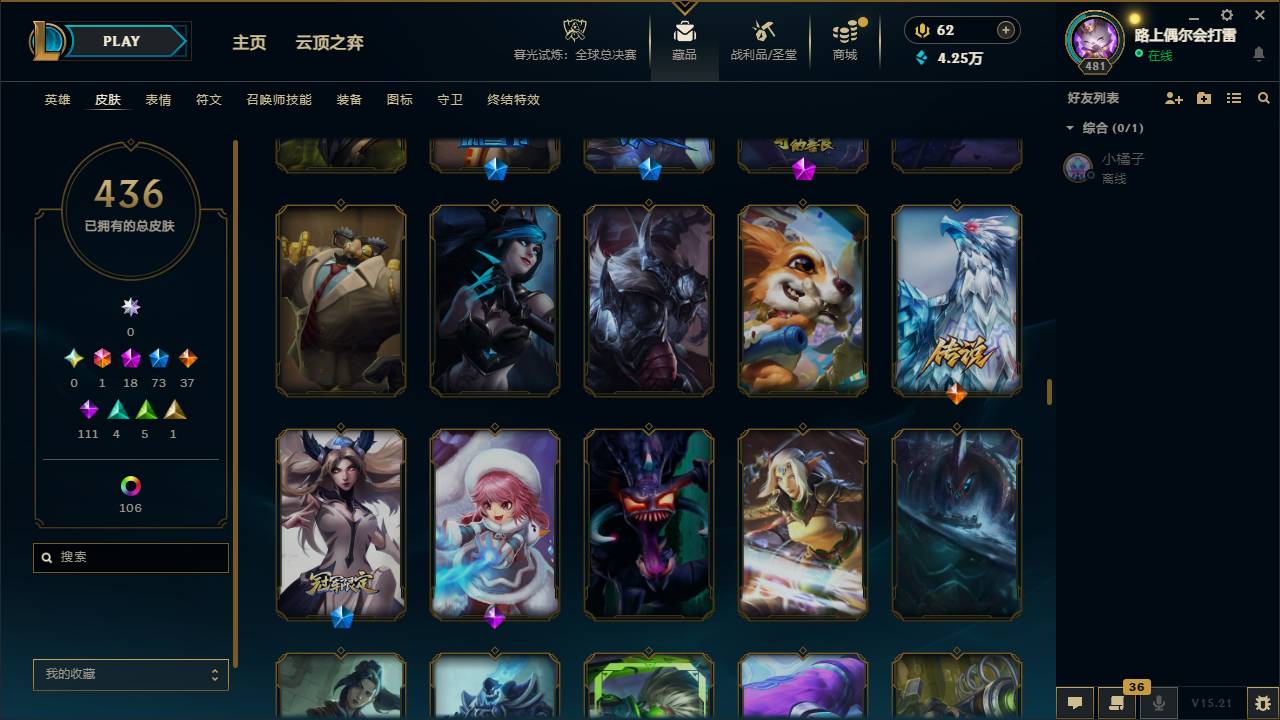This screenshot has width=1280, height=720.
Task: Collapse the 综合 (0/1) friend group
Action: tap(1070, 128)
